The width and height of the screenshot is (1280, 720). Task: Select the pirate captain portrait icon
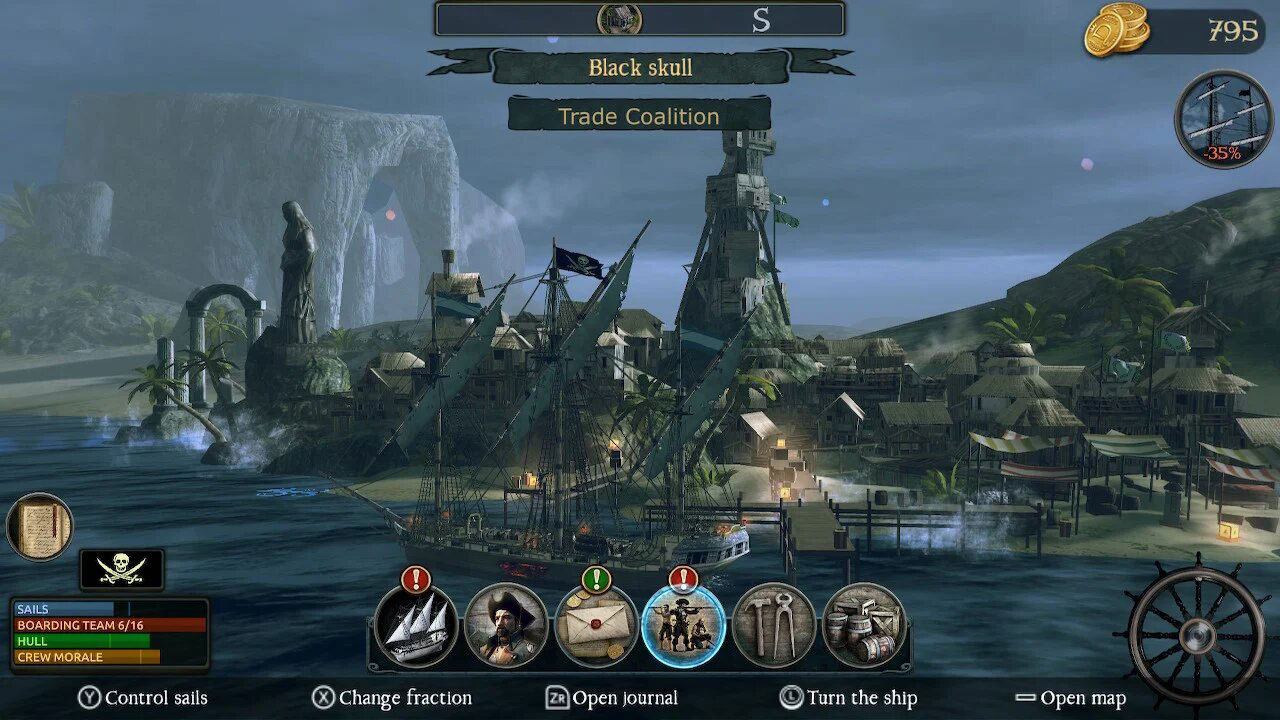pyautogui.click(x=506, y=626)
